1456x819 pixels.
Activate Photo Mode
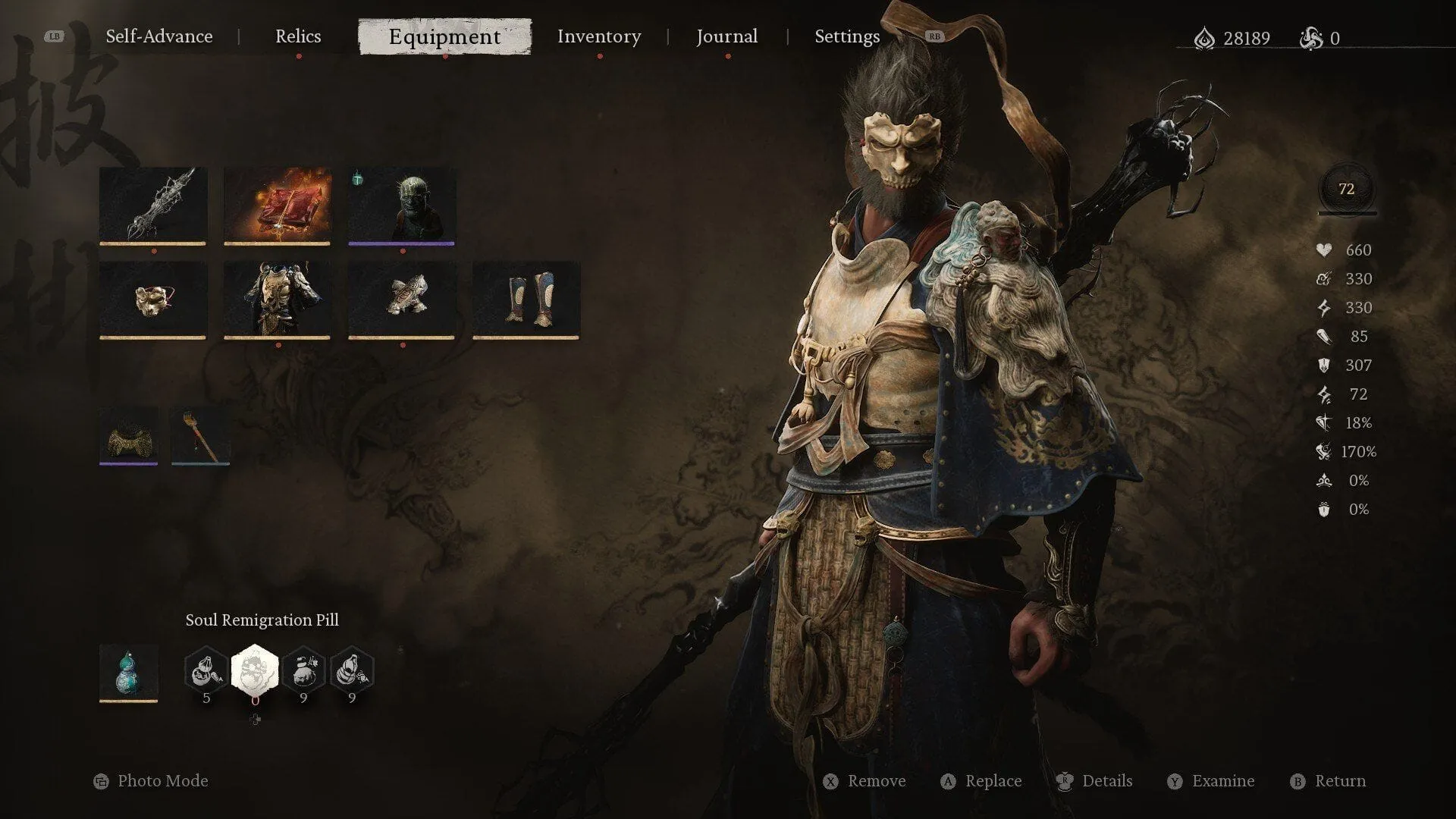coord(163,780)
